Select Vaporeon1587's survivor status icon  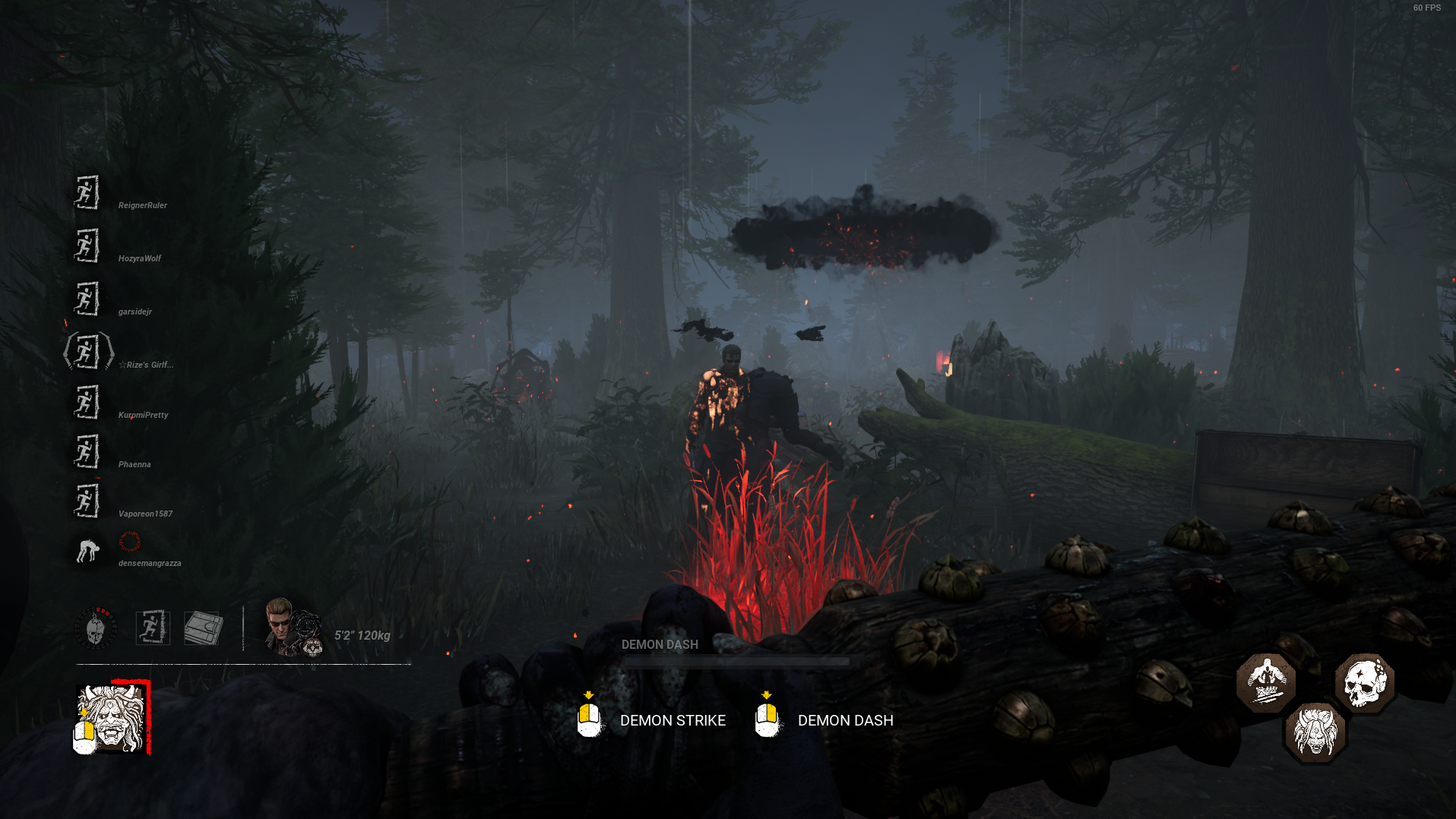click(87, 501)
